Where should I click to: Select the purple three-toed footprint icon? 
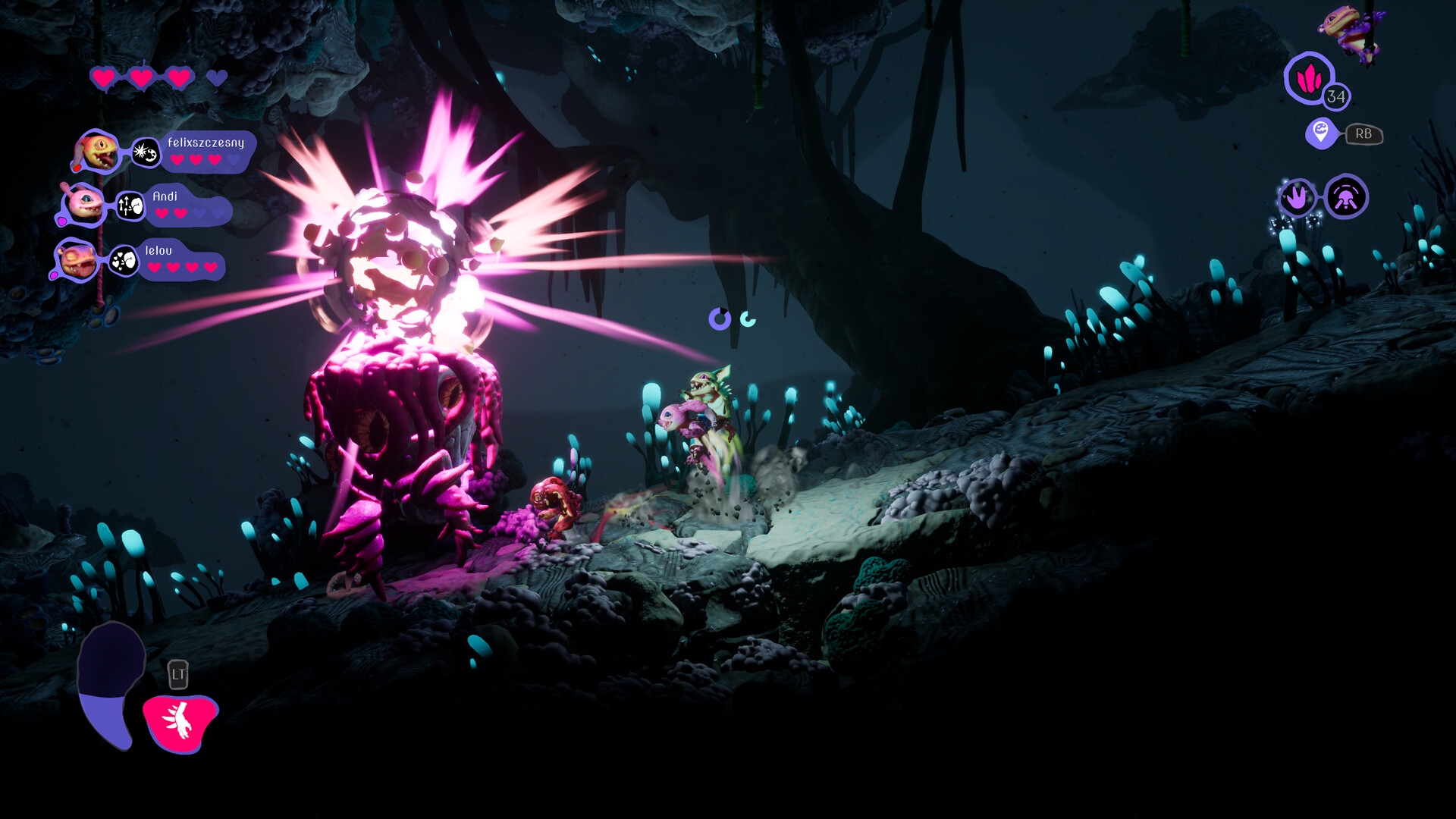coord(1298,198)
